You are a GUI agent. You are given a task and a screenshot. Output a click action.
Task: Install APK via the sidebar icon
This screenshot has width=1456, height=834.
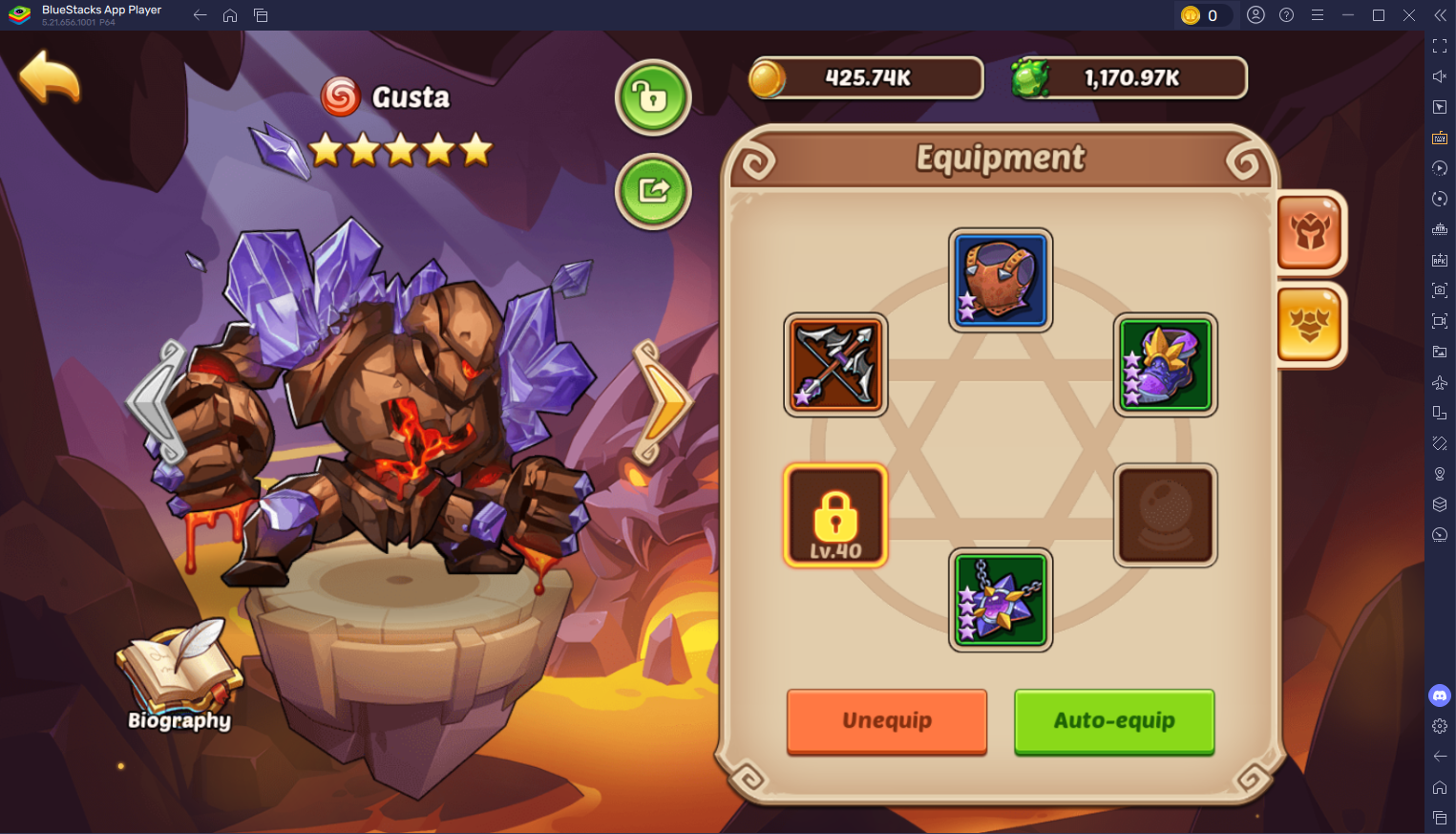[1440, 259]
